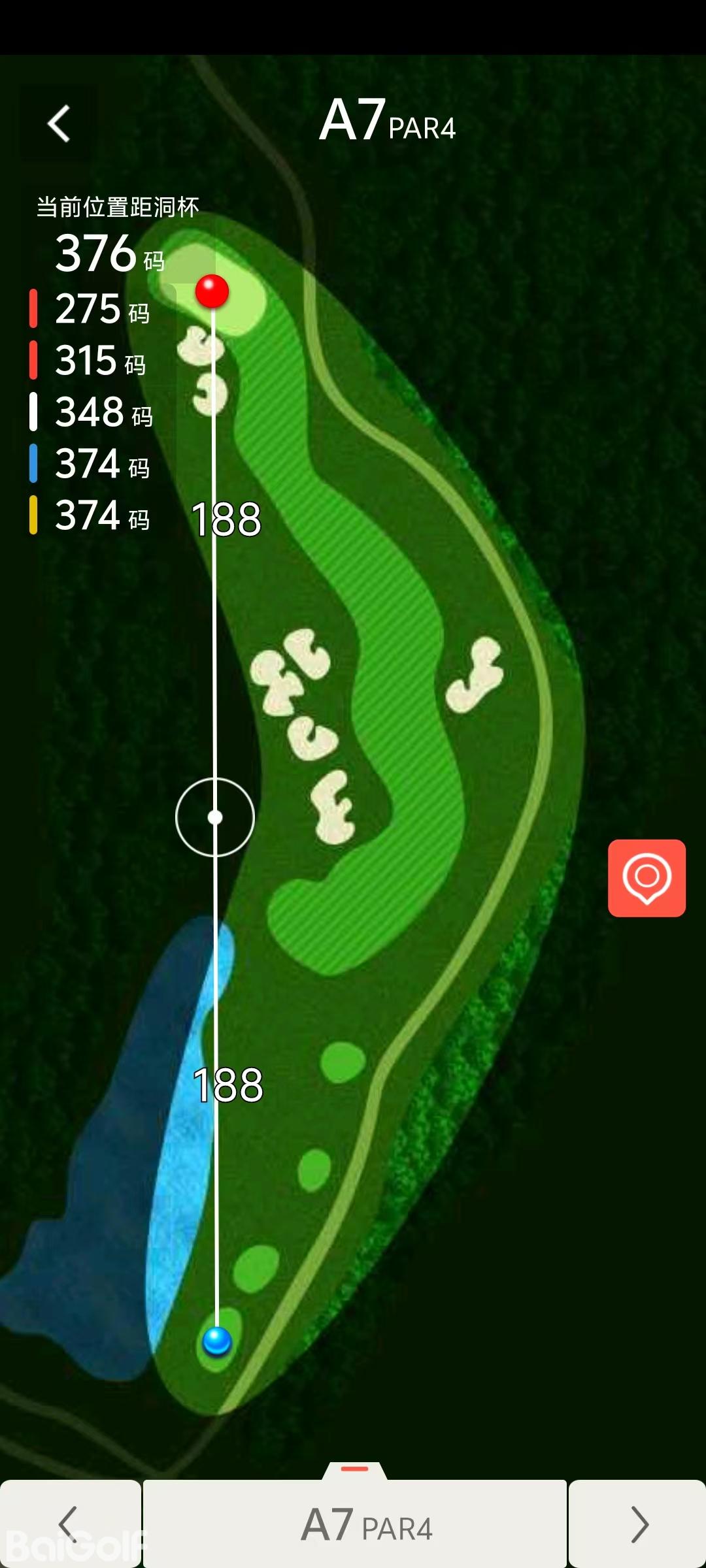Go back using the top-left arrow
The width and height of the screenshot is (706, 1568).
tap(59, 123)
